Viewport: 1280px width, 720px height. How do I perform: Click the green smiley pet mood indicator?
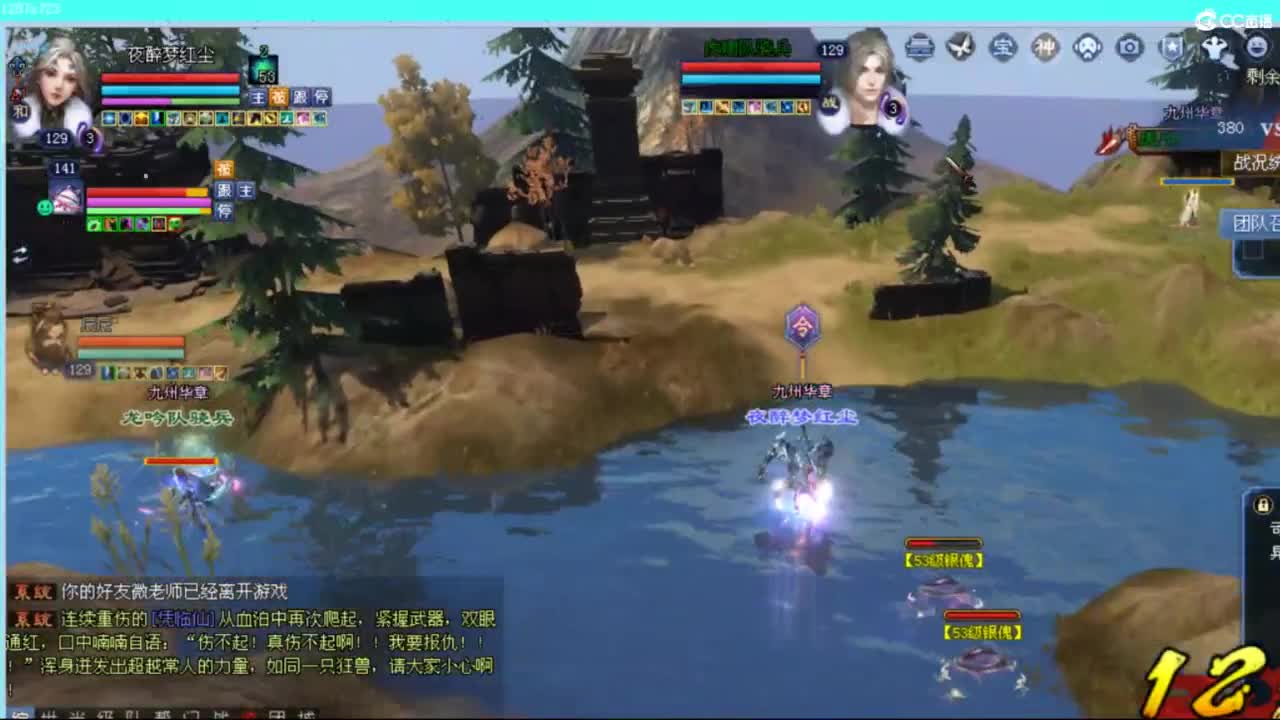click(45, 206)
